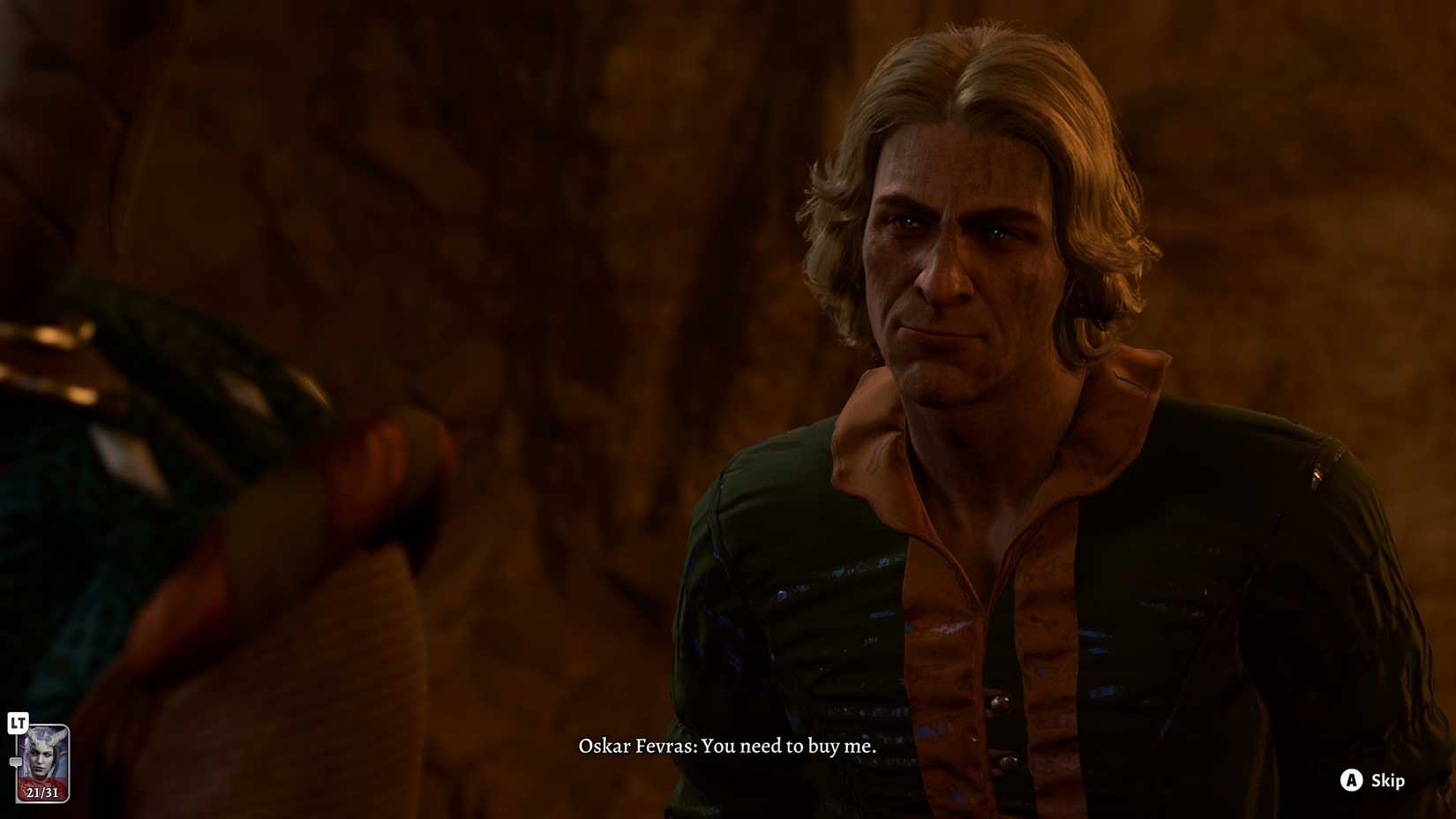Expand the dialogue line from Oskar Fevras
Image resolution: width=1456 pixels, height=819 pixels.
coord(728,746)
